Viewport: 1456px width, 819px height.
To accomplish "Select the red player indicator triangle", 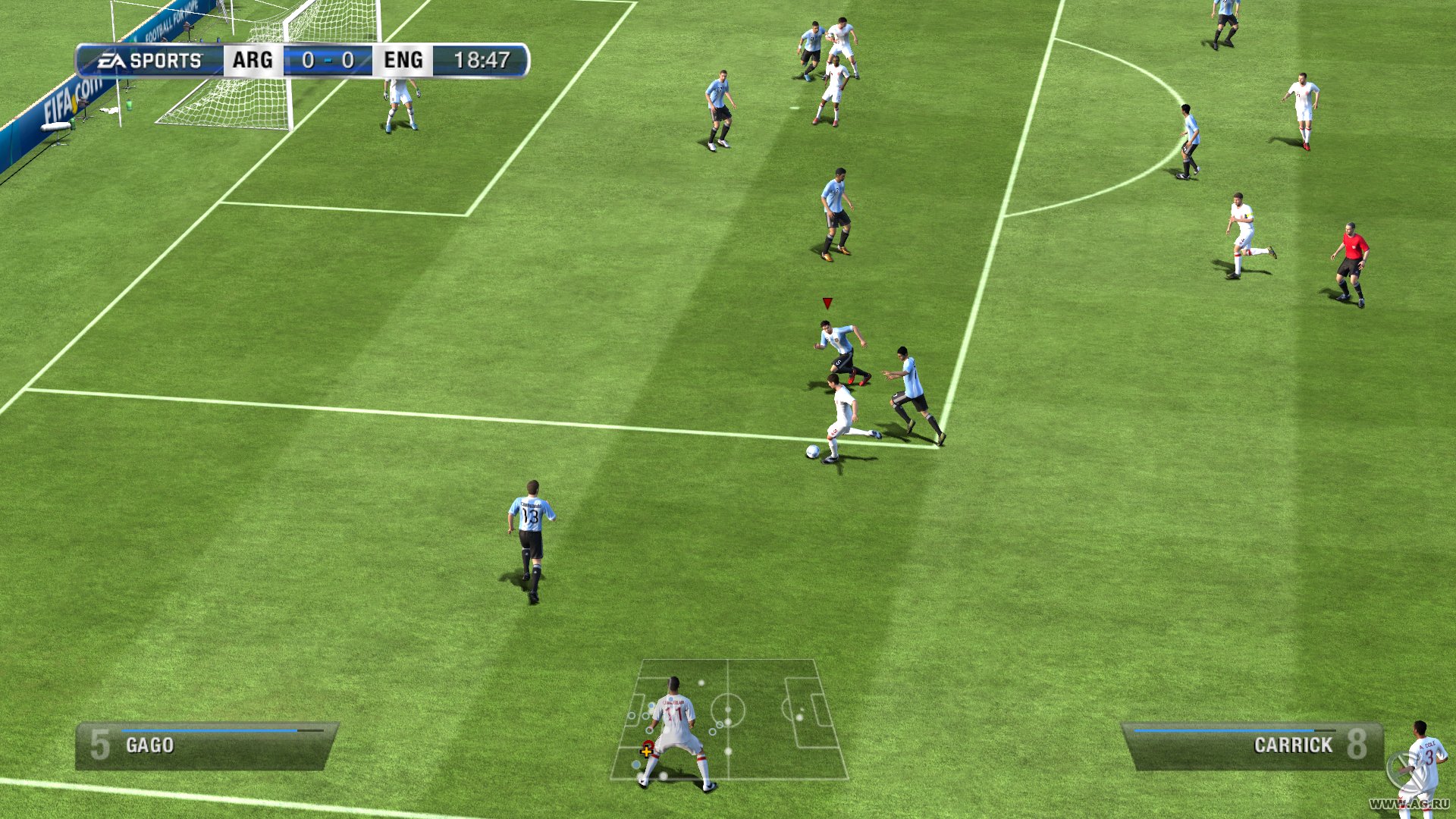I will point(826,302).
